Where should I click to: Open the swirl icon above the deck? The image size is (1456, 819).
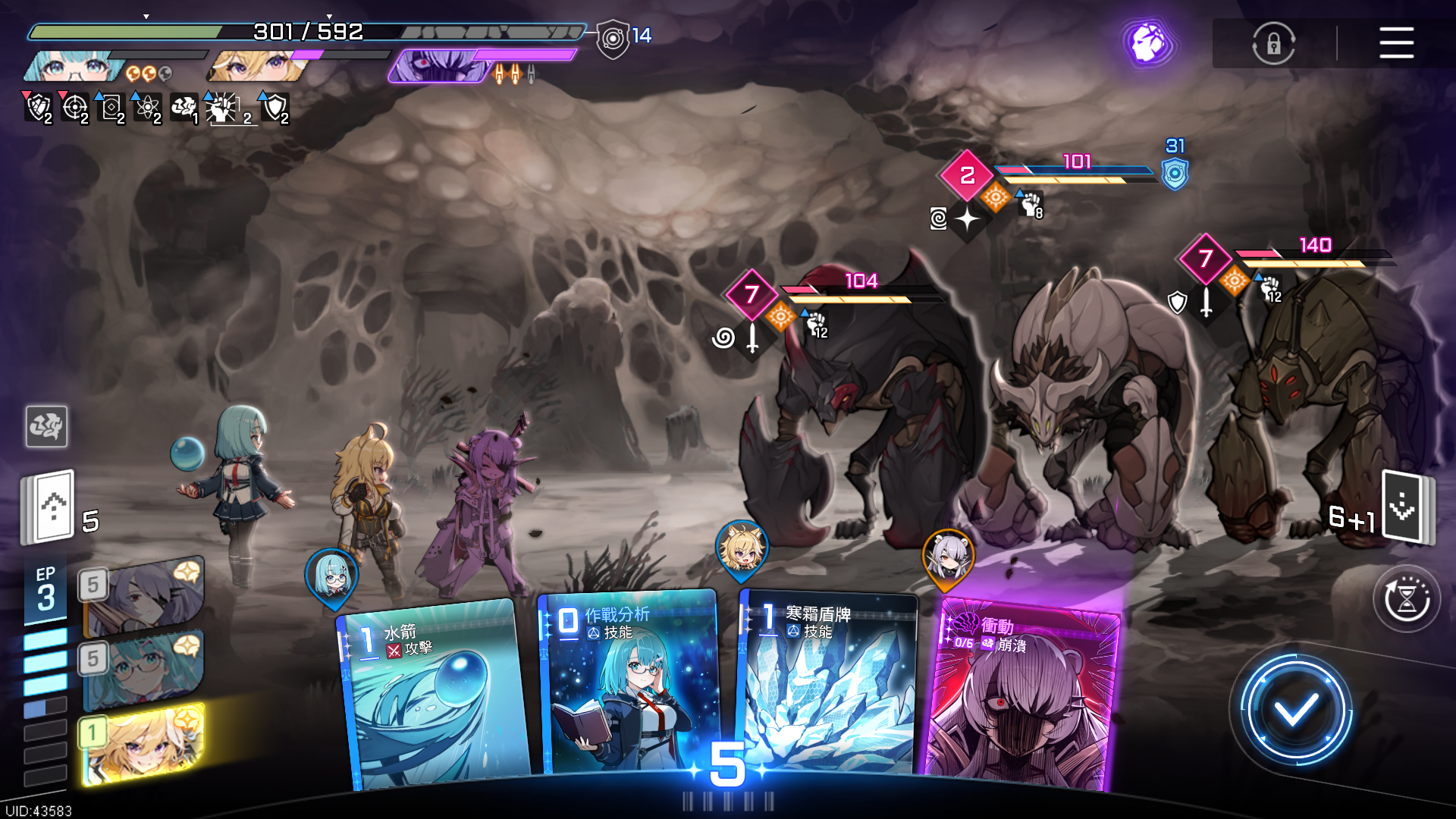point(46,426)
